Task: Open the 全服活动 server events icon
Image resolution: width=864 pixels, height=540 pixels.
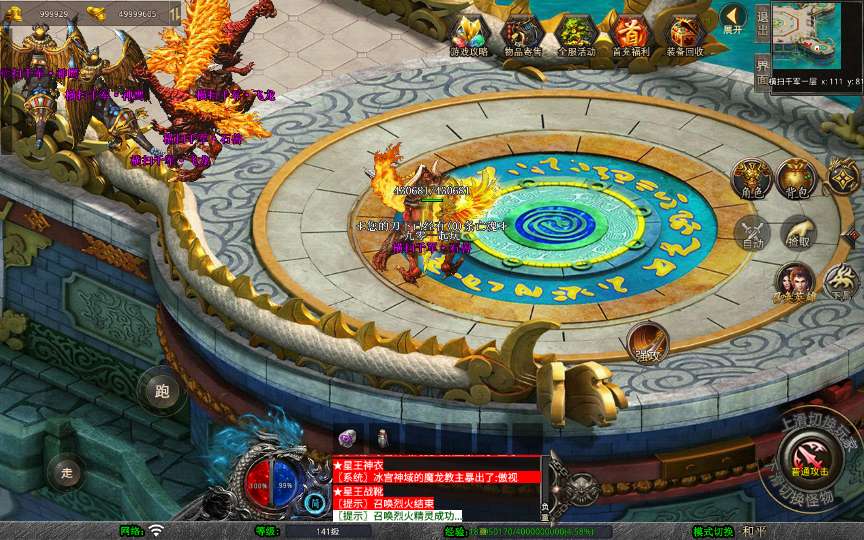Action: [576, 33]
